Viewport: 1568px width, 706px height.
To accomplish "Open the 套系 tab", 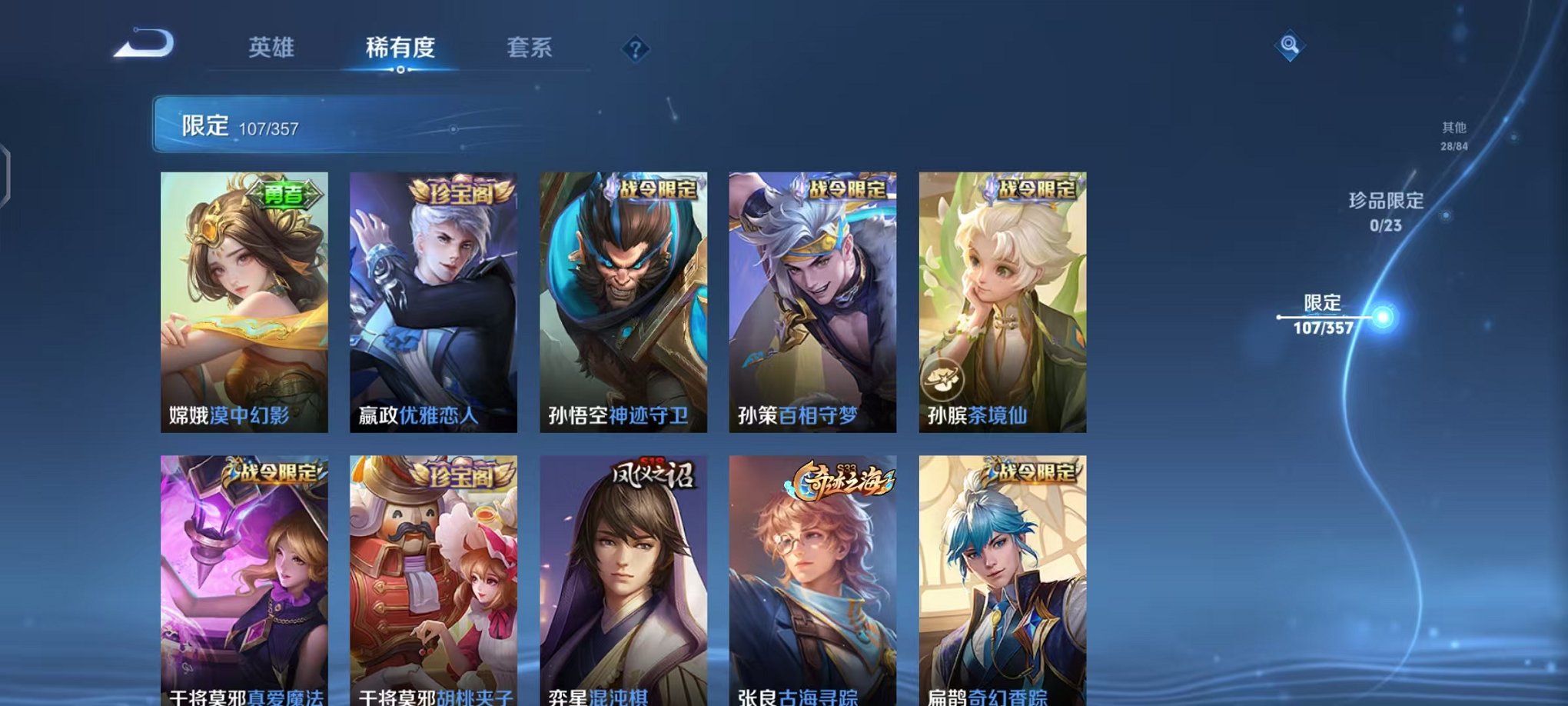I will point(530,48).
